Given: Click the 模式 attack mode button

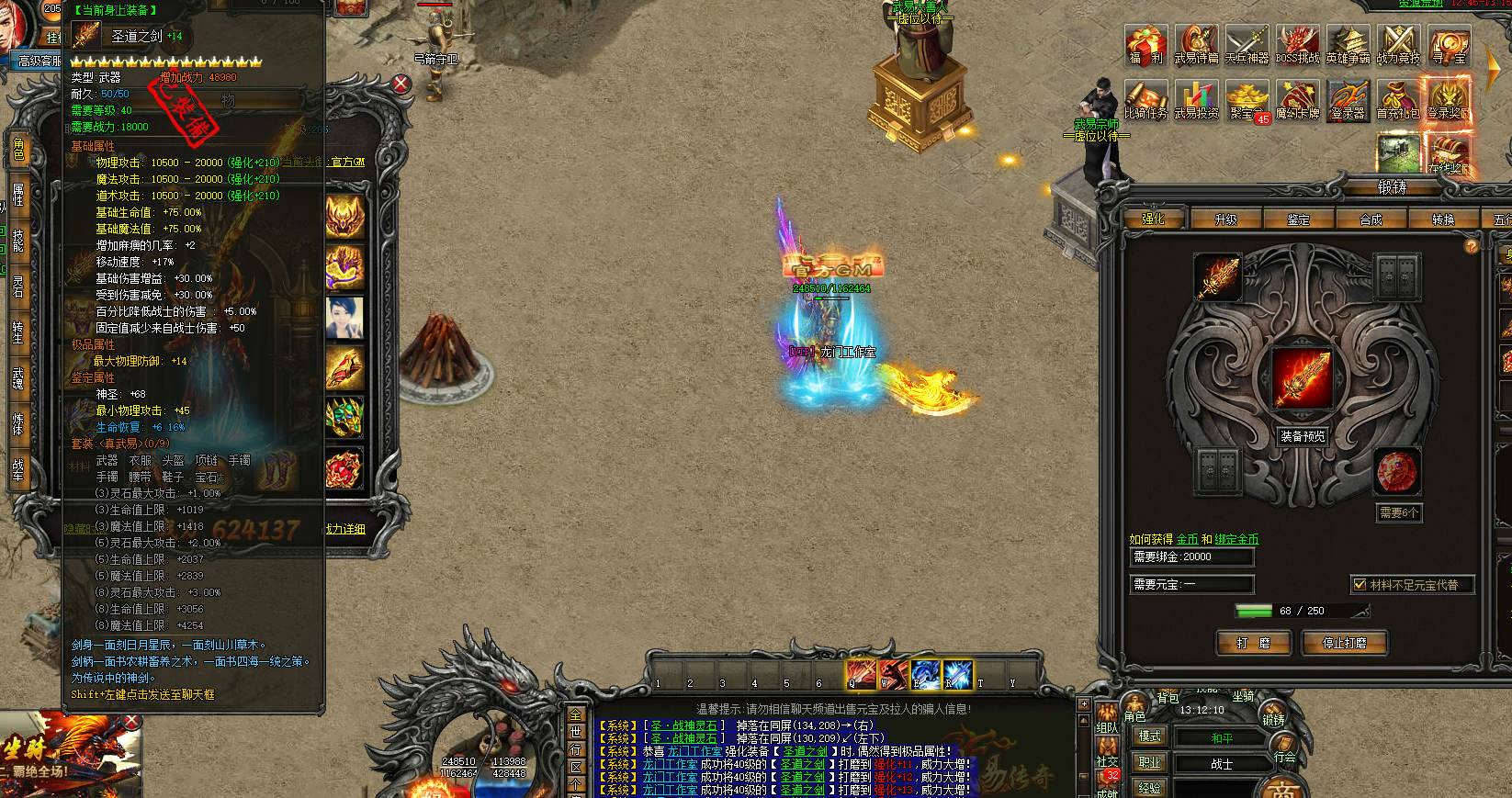Looking at the screenshot, I should click(x=1150, y=736).
